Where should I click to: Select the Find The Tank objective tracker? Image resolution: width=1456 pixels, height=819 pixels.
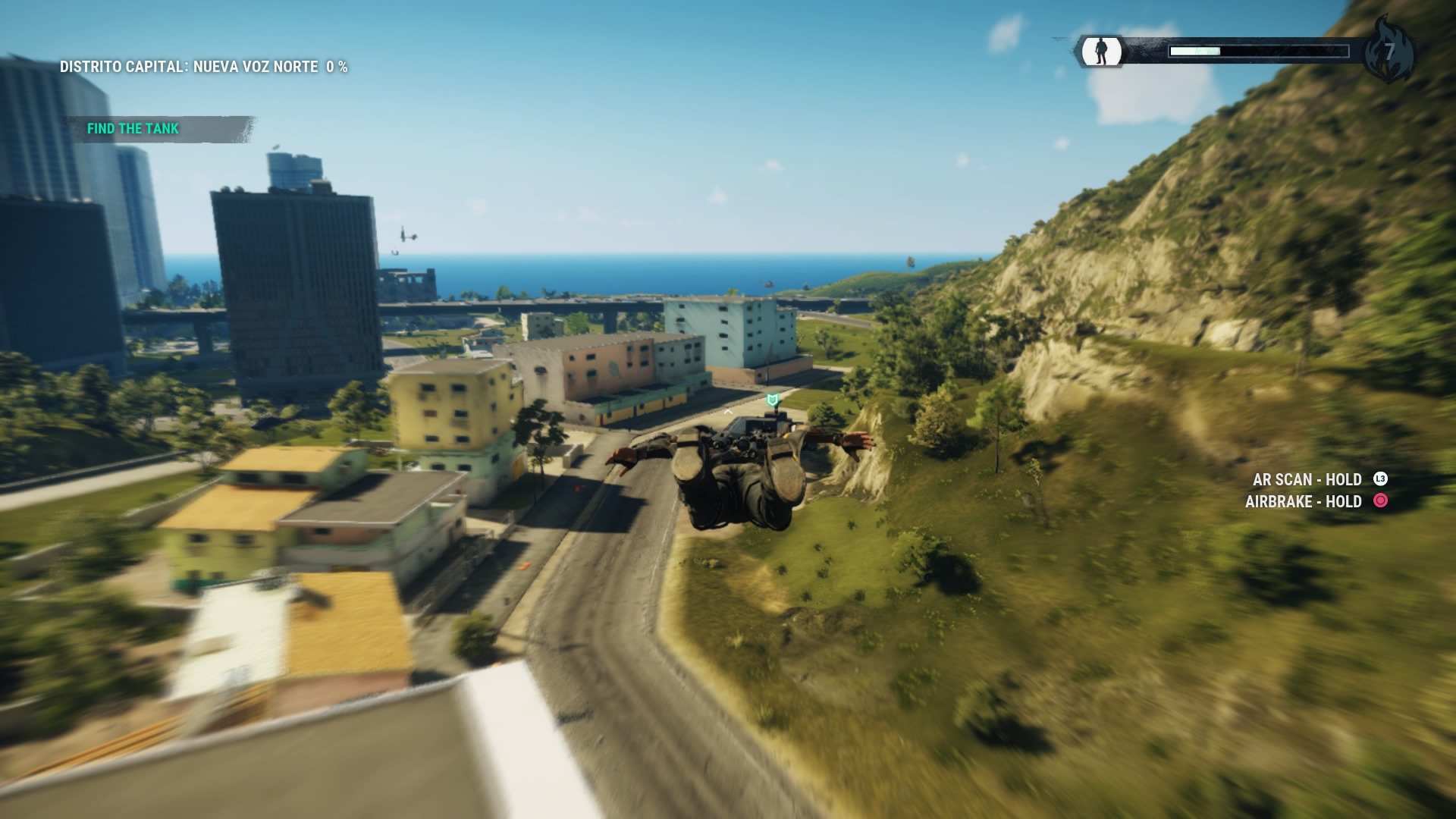tap(133, 129)
